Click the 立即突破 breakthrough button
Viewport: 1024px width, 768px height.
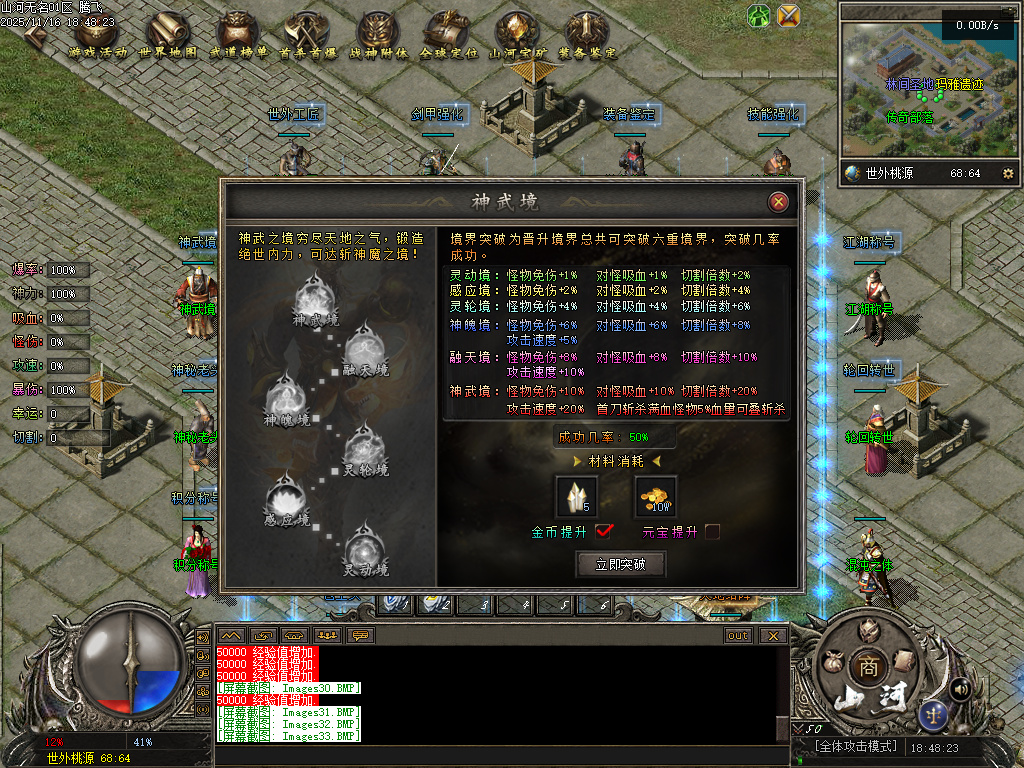(x=621, y=565)
